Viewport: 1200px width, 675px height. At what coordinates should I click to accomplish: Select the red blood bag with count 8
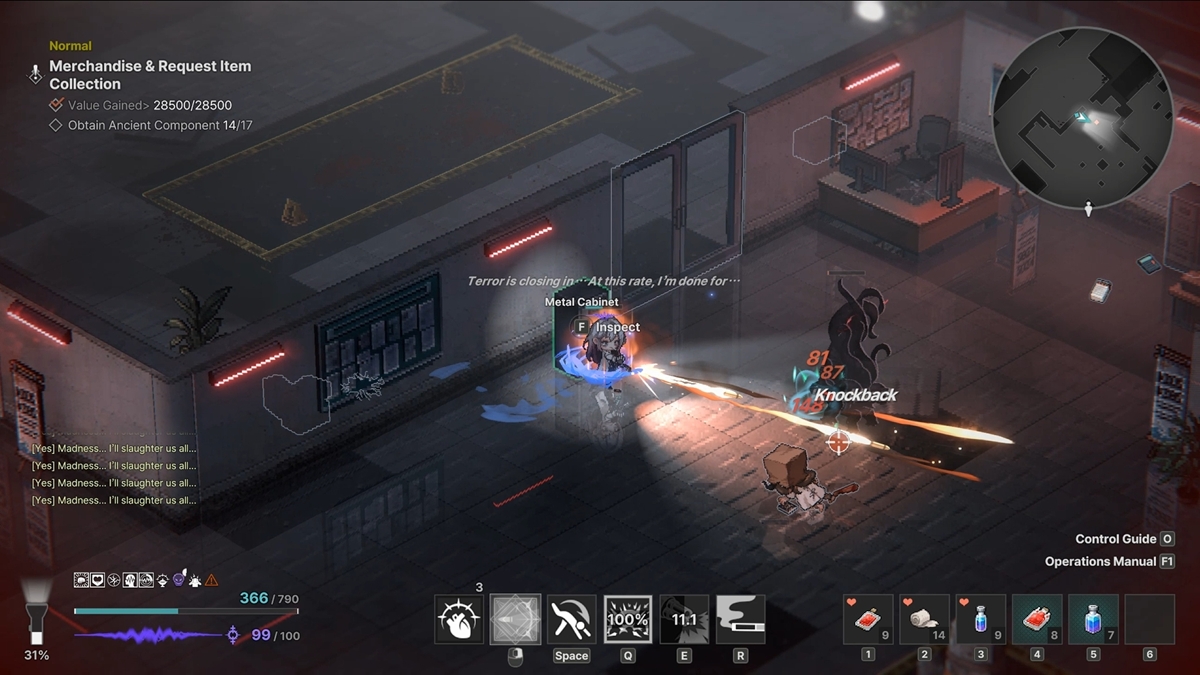tap(1037, 620)
